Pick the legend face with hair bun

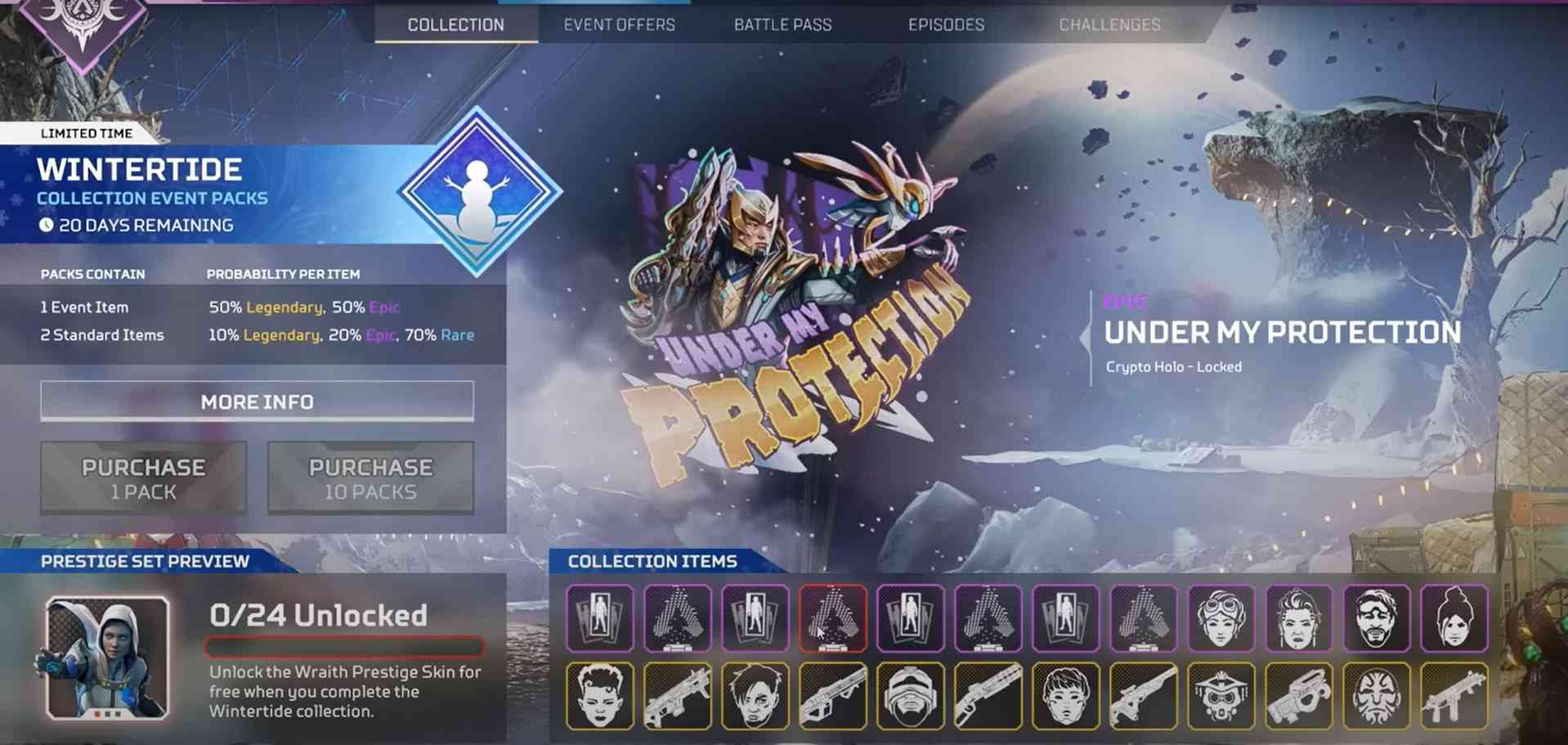[1454, 618]
